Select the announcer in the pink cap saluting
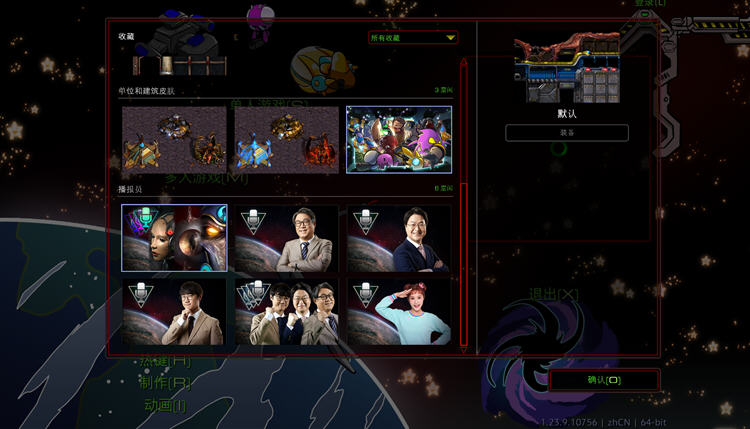Viewport: 750px width, 429px height. click(398, 312)
